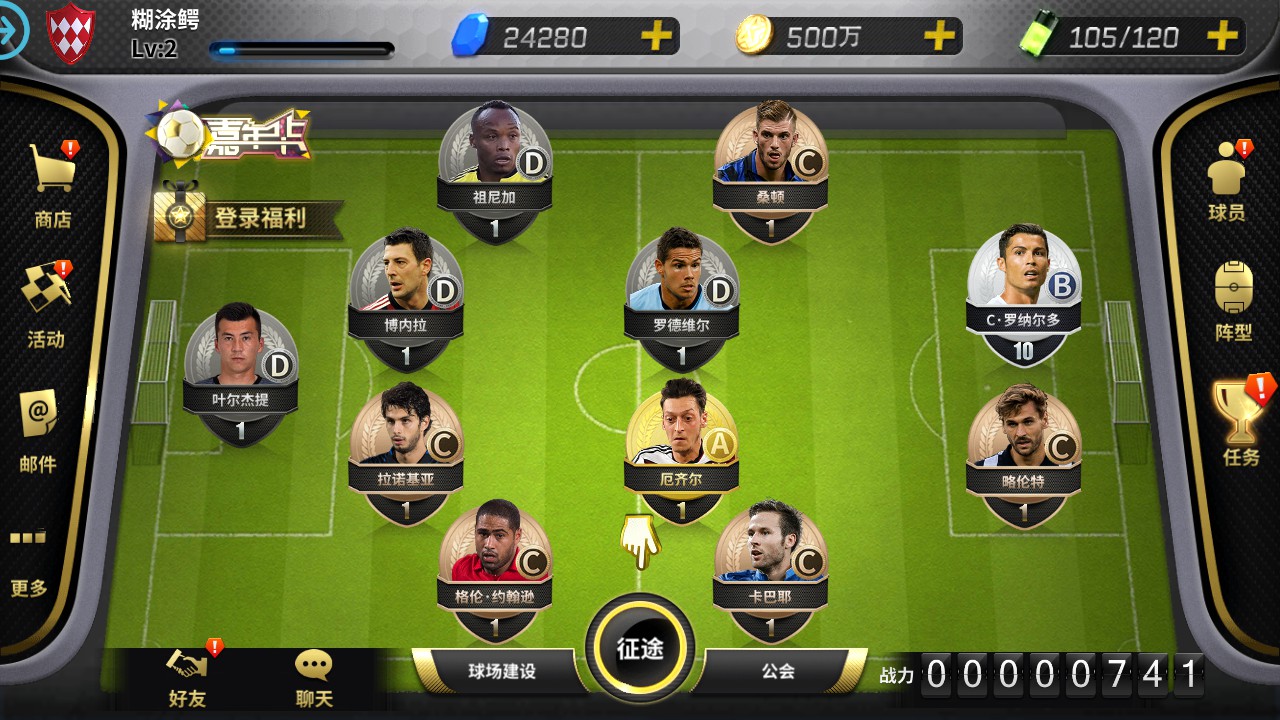Recharge the green energy battery
Viewport: 1280px width, 720px height.
pos(1222,37)
